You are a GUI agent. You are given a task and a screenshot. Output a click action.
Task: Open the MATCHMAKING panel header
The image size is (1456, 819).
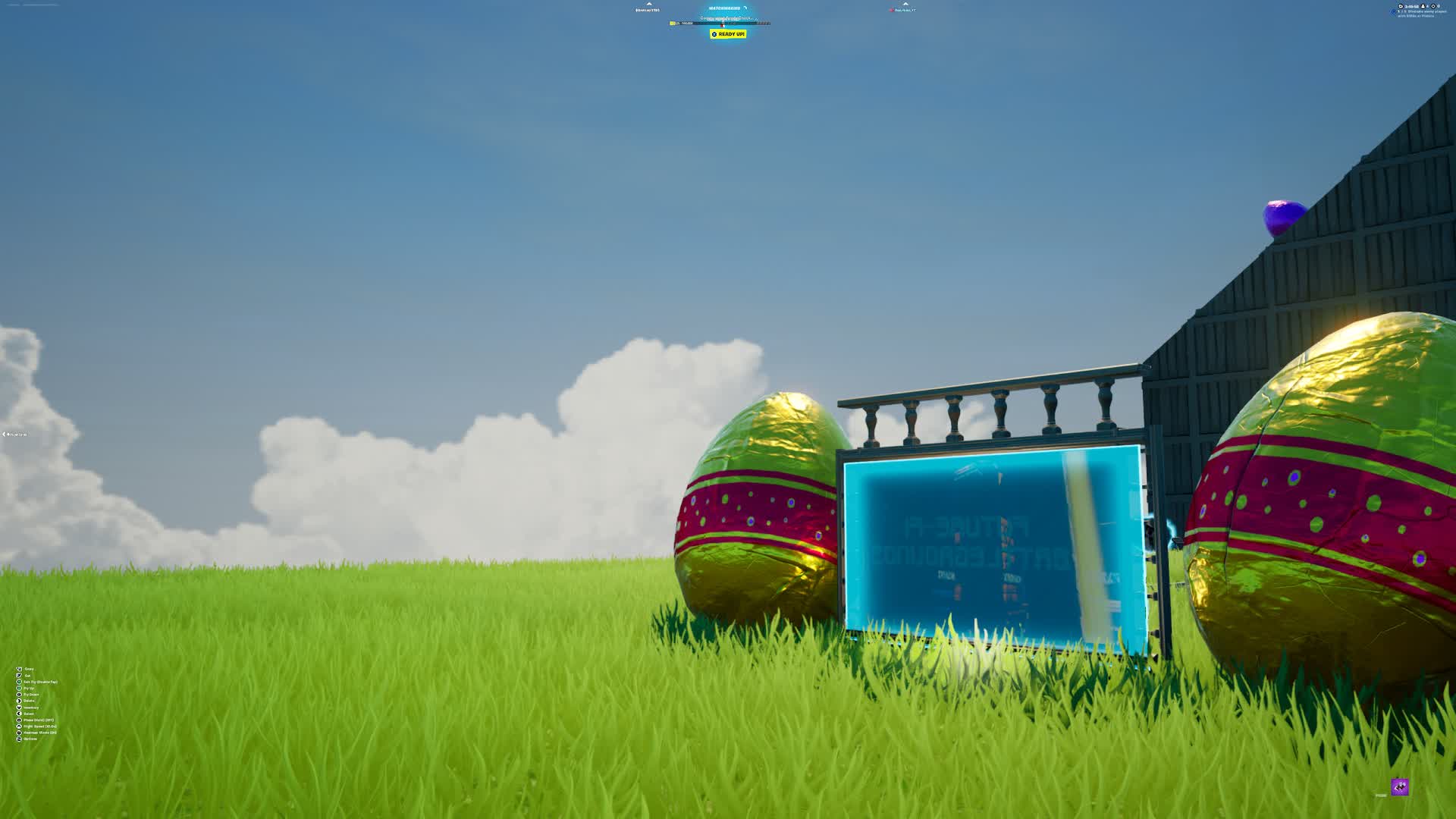click(724, 8)
